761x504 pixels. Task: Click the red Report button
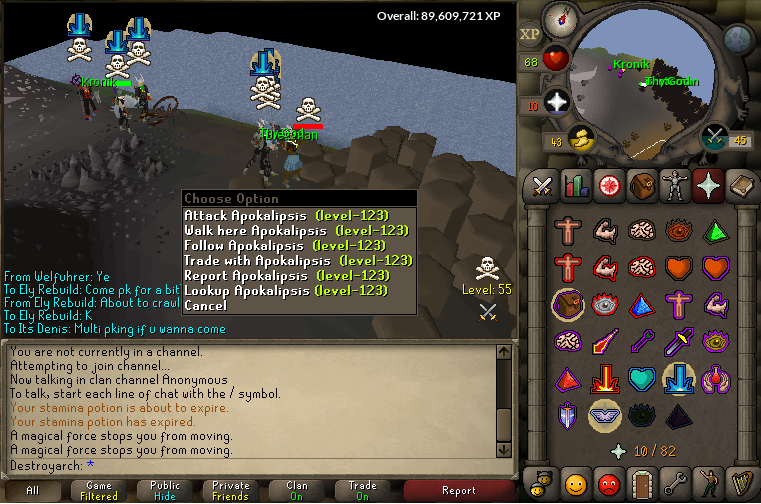click(x=458, y=490)
